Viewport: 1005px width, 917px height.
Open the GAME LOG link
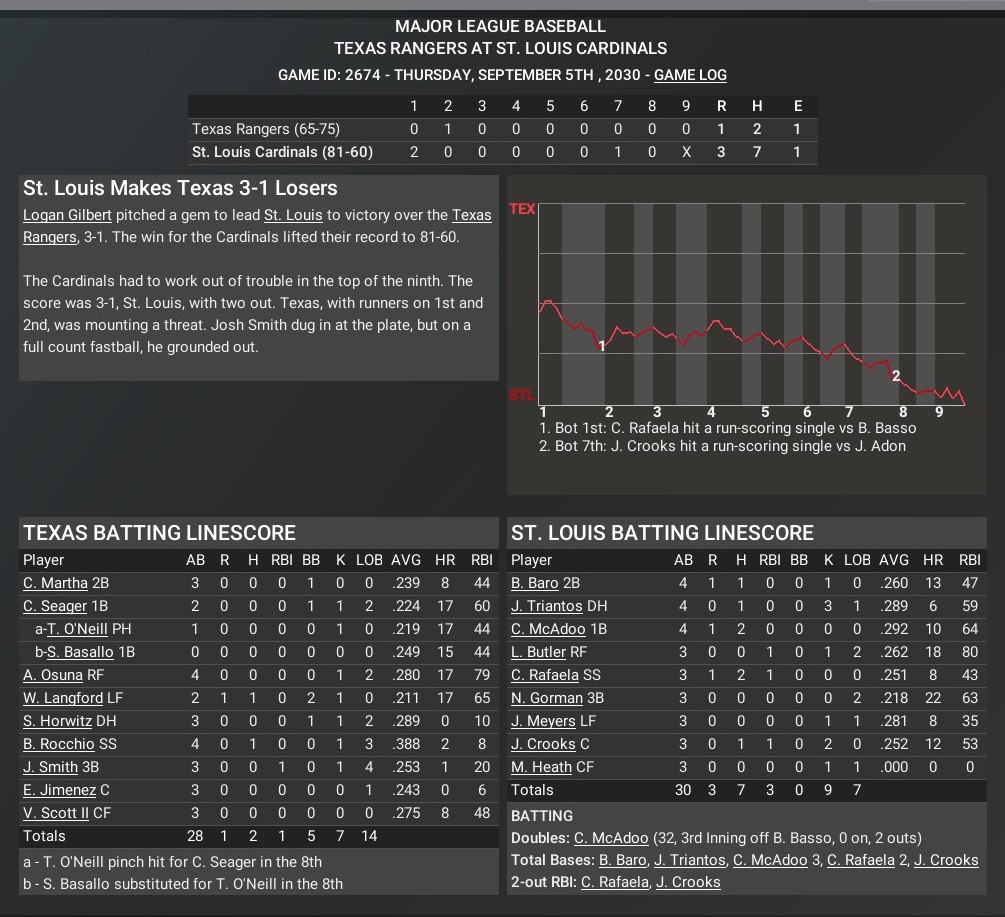690,75
